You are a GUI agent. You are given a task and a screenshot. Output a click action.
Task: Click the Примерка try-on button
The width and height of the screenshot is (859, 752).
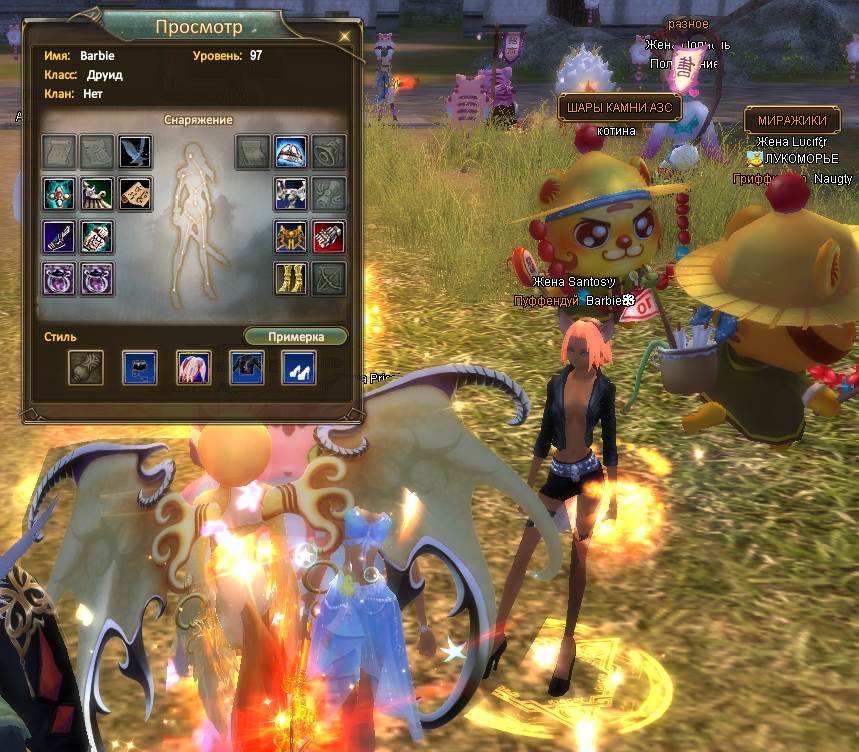[x=295, y=337]
